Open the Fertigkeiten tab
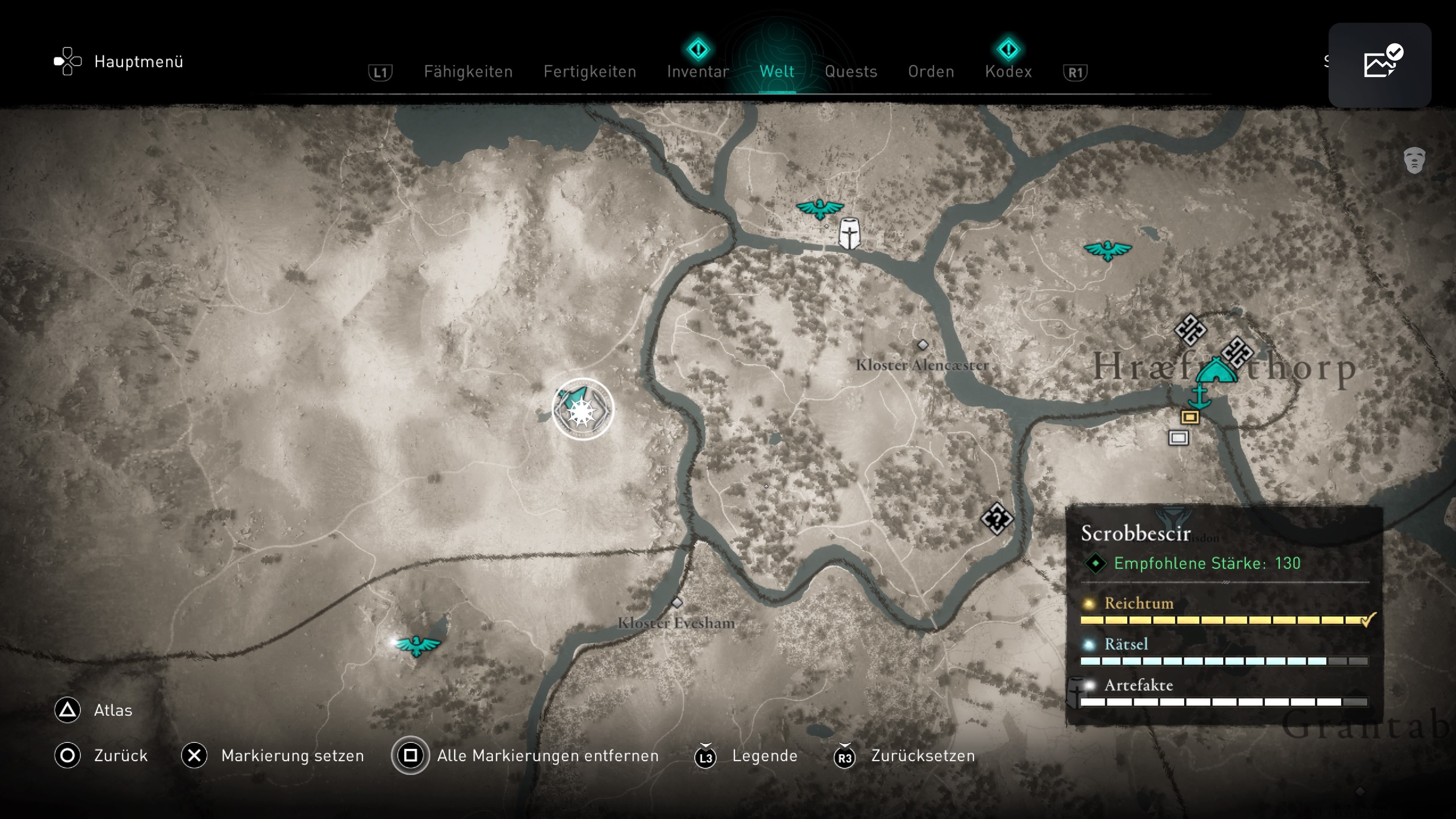1456x819 pixels. [590, 72]
